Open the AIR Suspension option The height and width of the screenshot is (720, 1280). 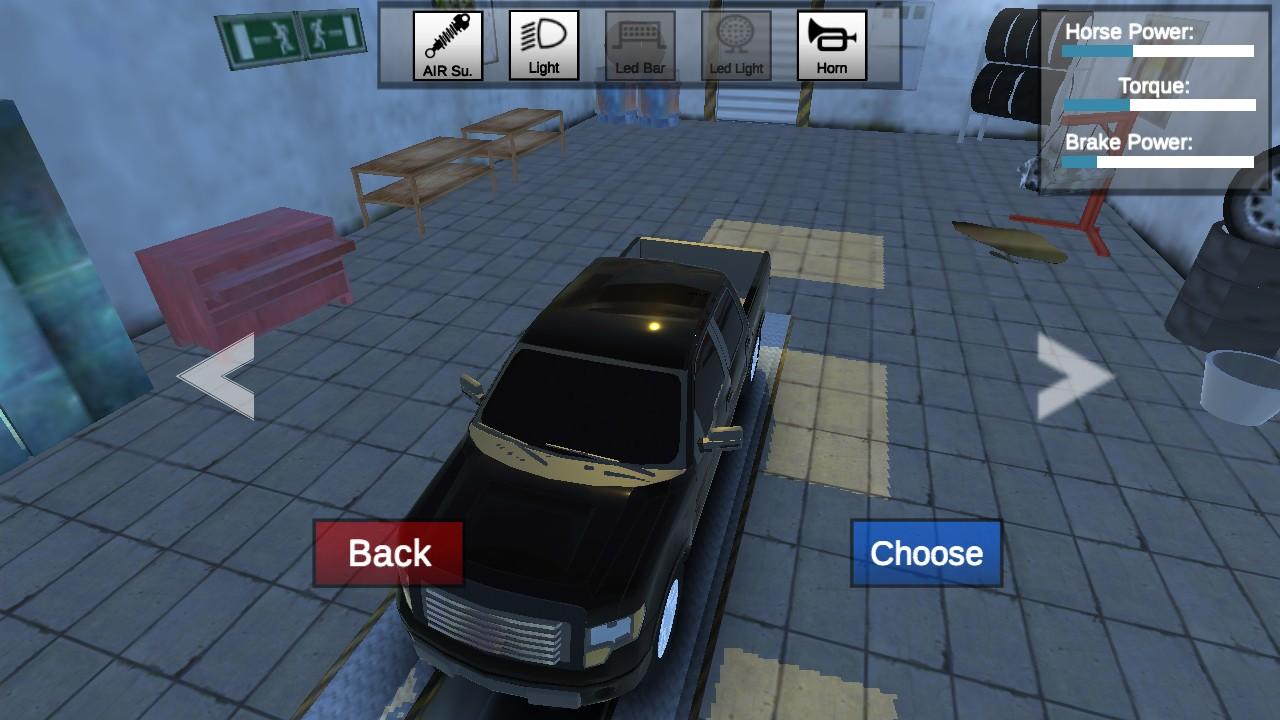pyautogui.click(x=447, y=46)
